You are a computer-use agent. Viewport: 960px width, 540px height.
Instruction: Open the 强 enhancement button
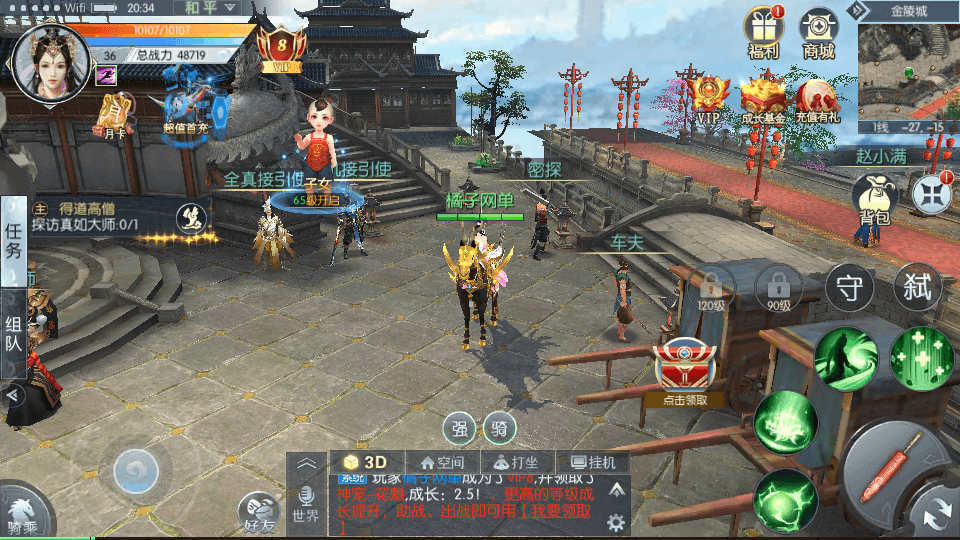[x=460, y=429]
